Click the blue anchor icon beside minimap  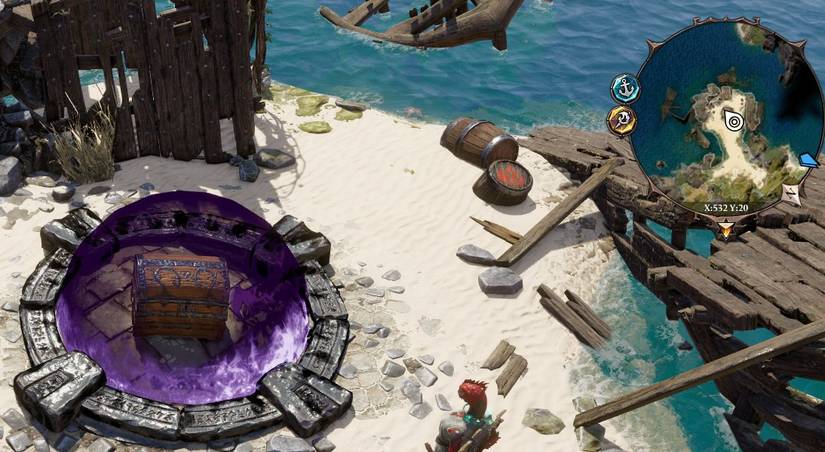[x=625, y=88]
